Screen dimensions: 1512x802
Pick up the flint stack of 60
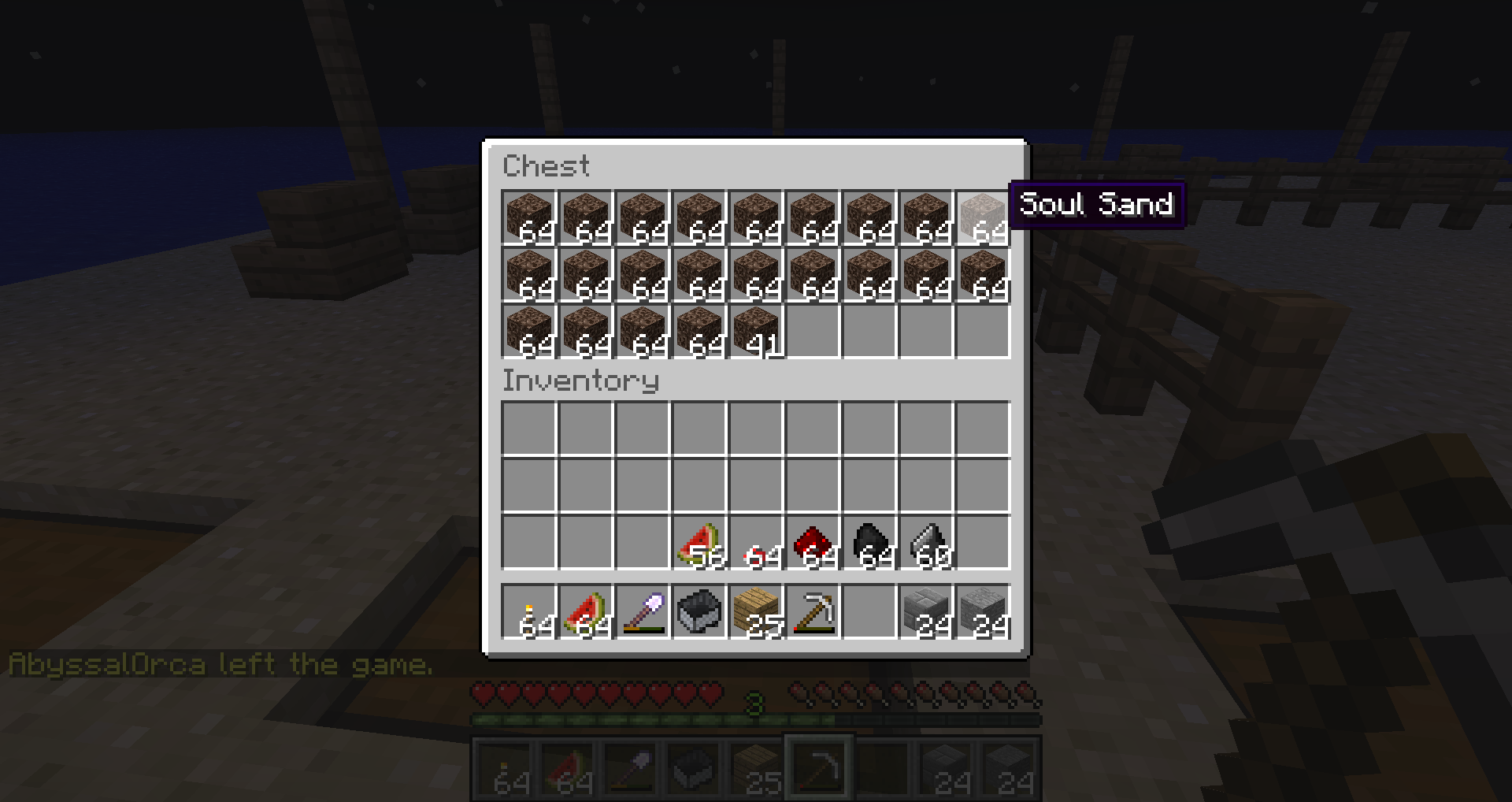(x=926, y=543)
